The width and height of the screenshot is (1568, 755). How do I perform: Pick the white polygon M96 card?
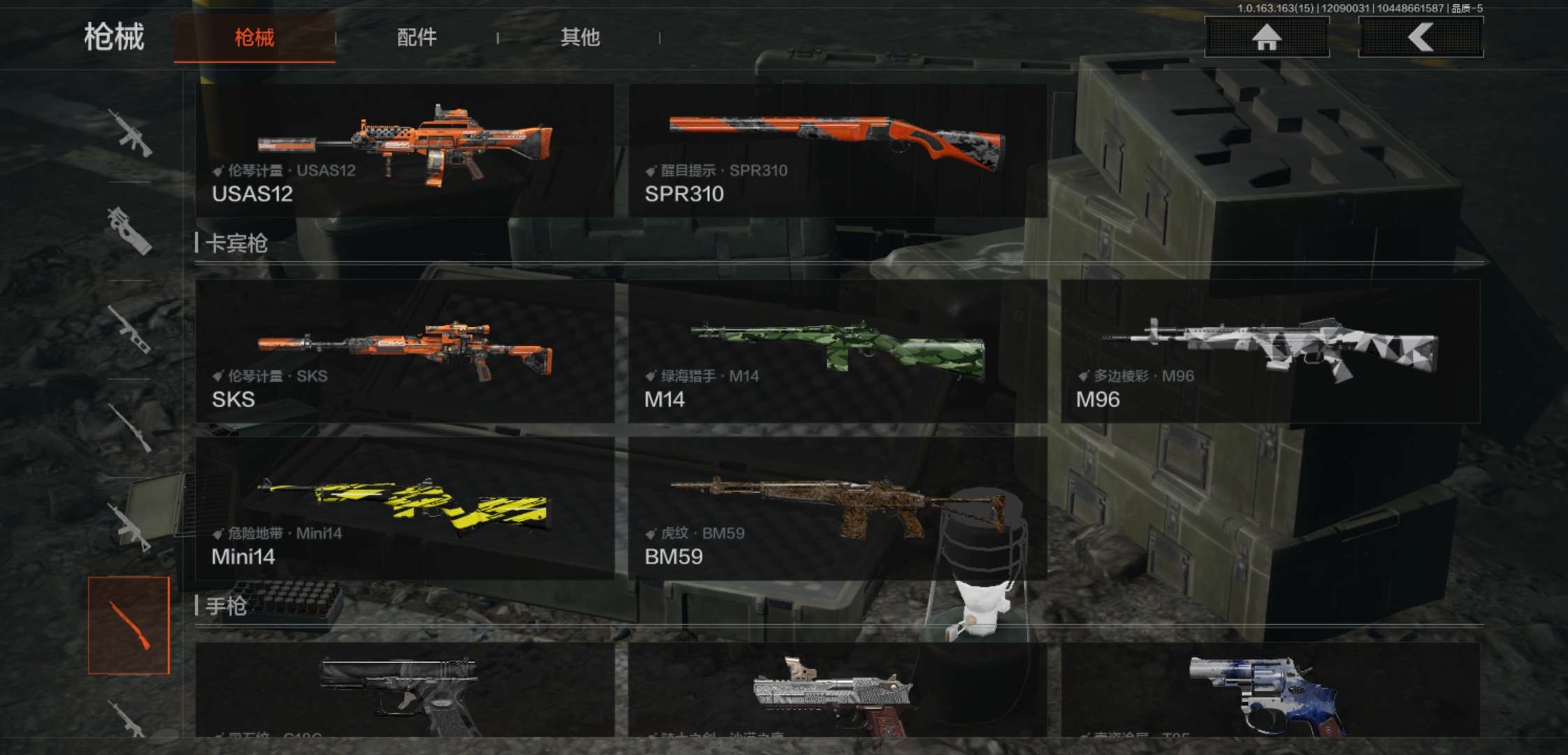1270,351
